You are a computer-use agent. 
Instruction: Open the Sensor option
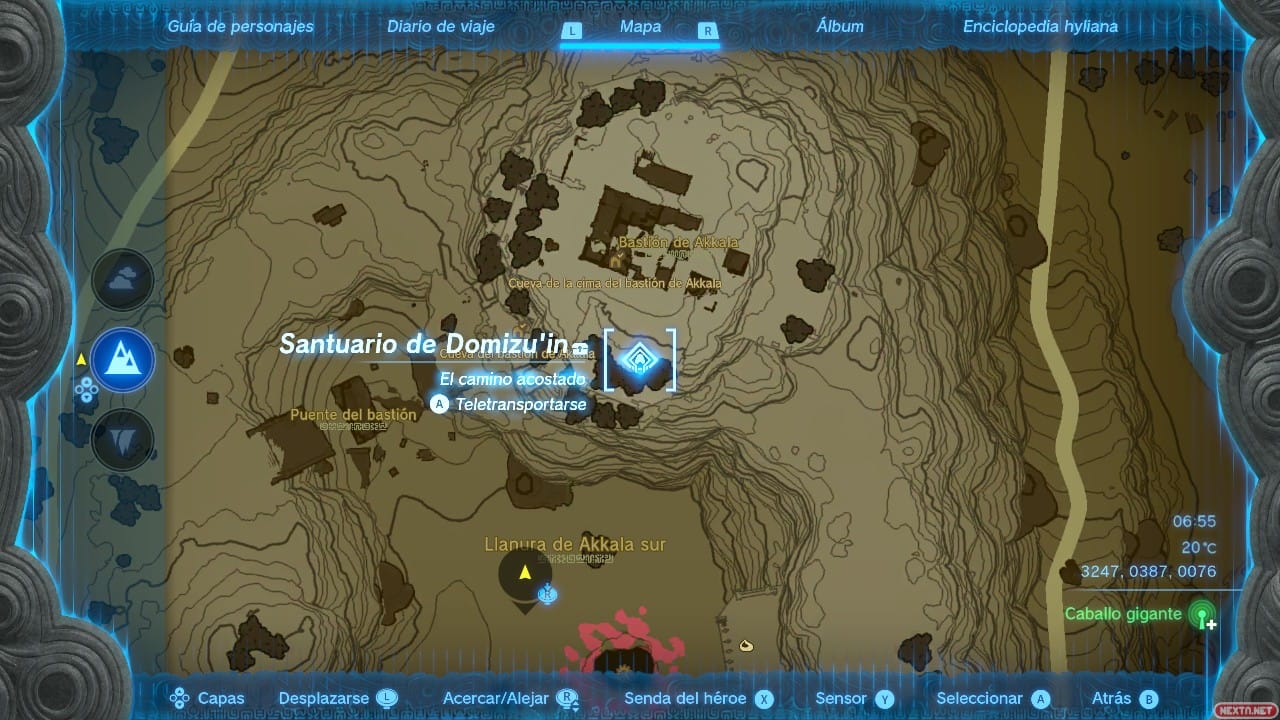[x=854, y=699]
